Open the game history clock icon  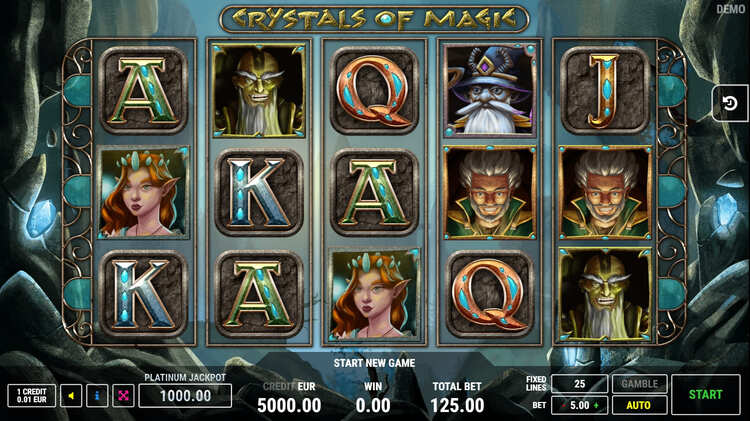click(730, 103)
